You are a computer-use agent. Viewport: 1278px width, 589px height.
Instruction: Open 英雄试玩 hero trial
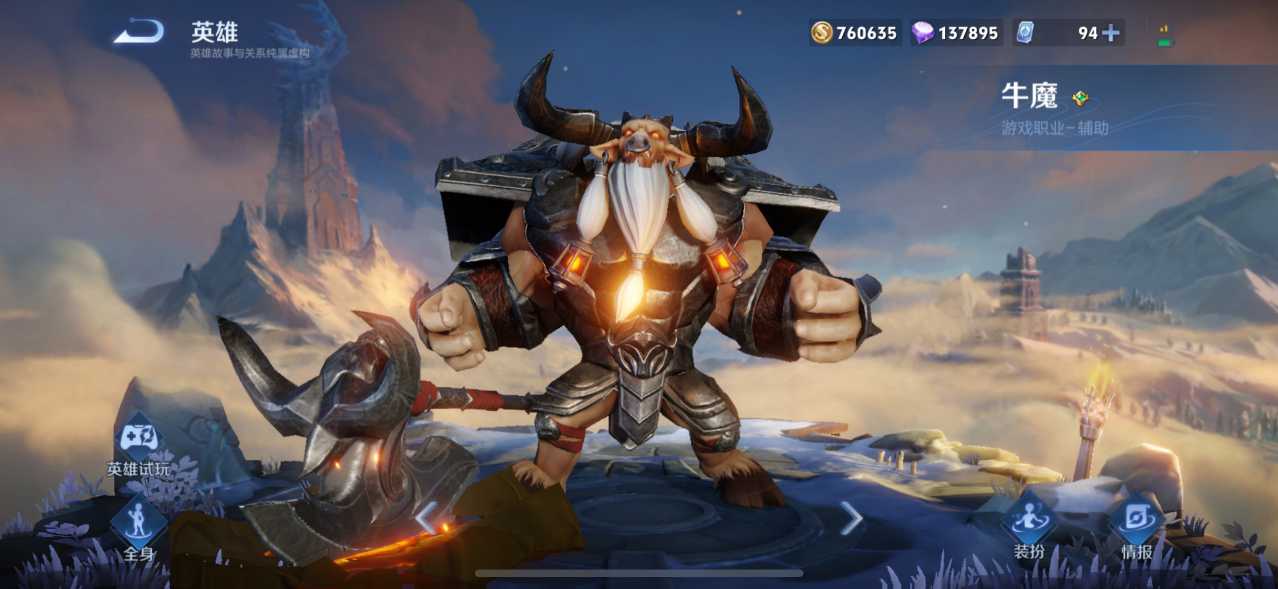click(139, 442)
